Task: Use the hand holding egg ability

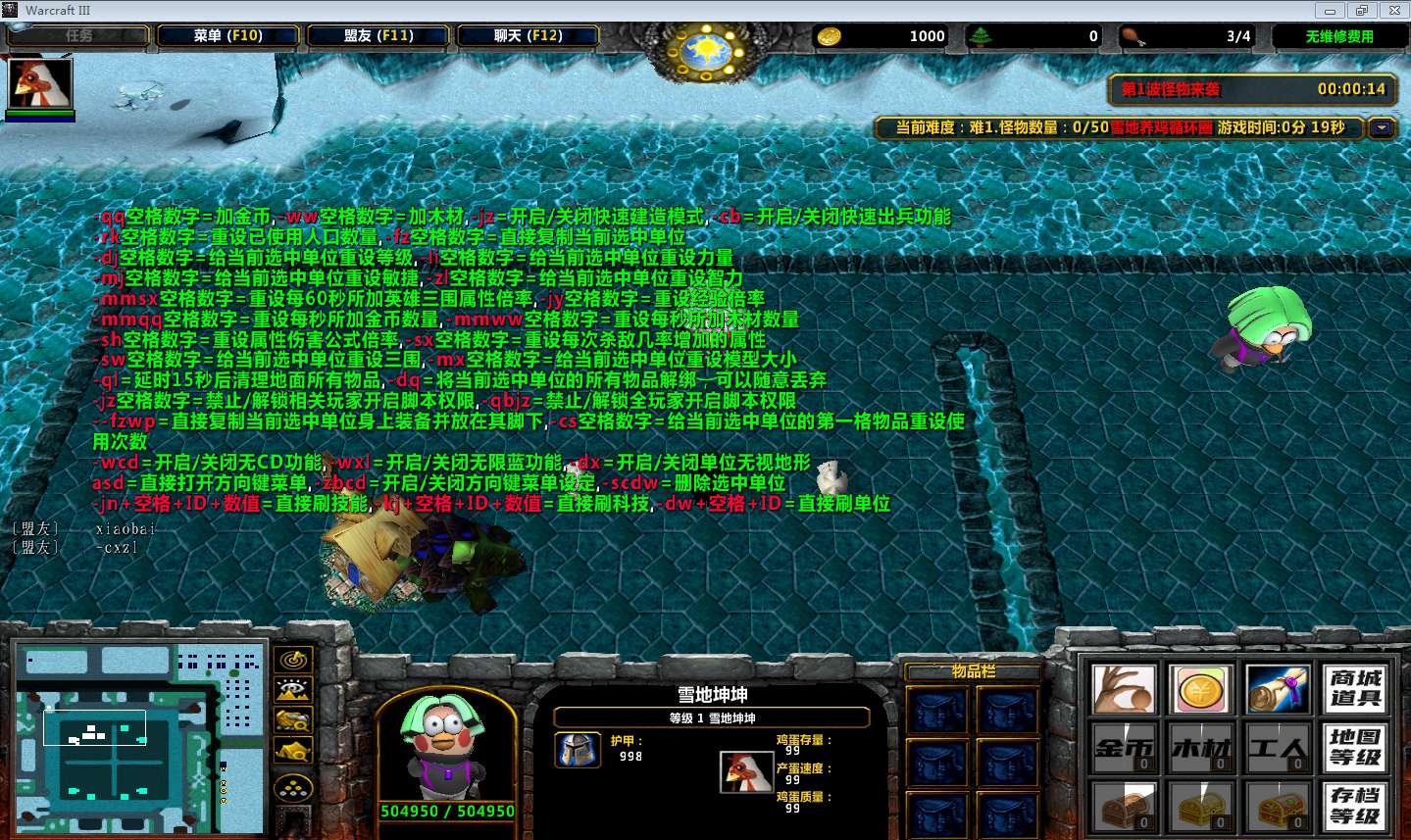Action: tap(1123, 690)
